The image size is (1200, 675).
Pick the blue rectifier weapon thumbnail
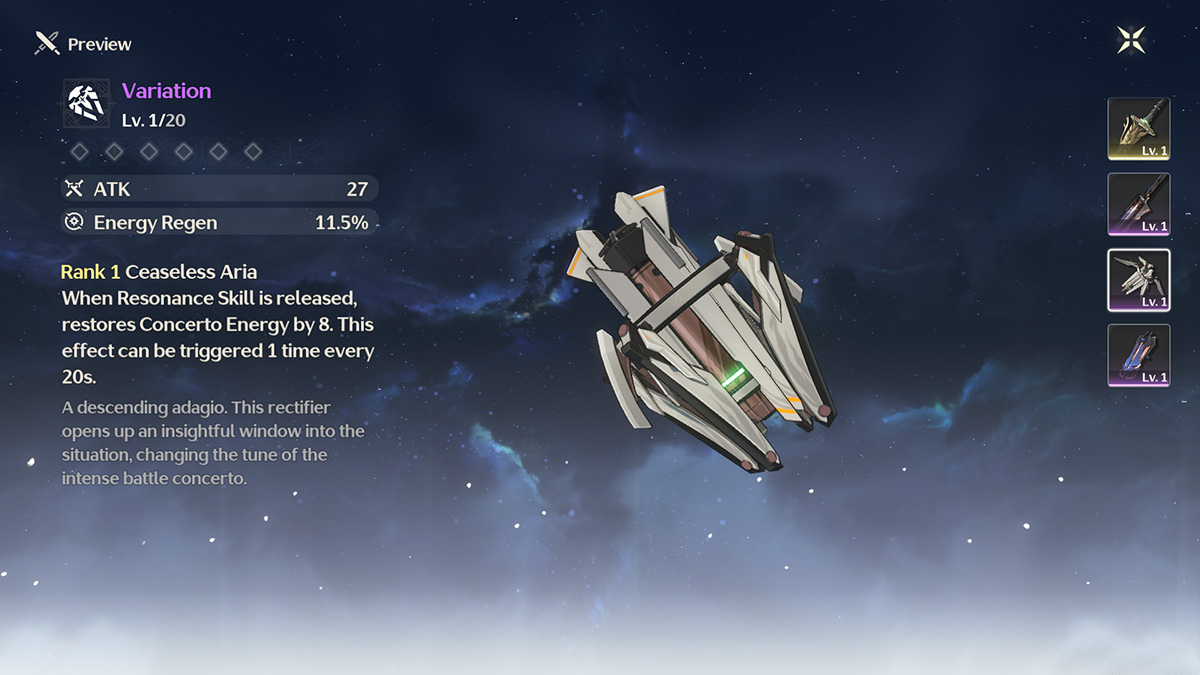(x=1138, y=355)
